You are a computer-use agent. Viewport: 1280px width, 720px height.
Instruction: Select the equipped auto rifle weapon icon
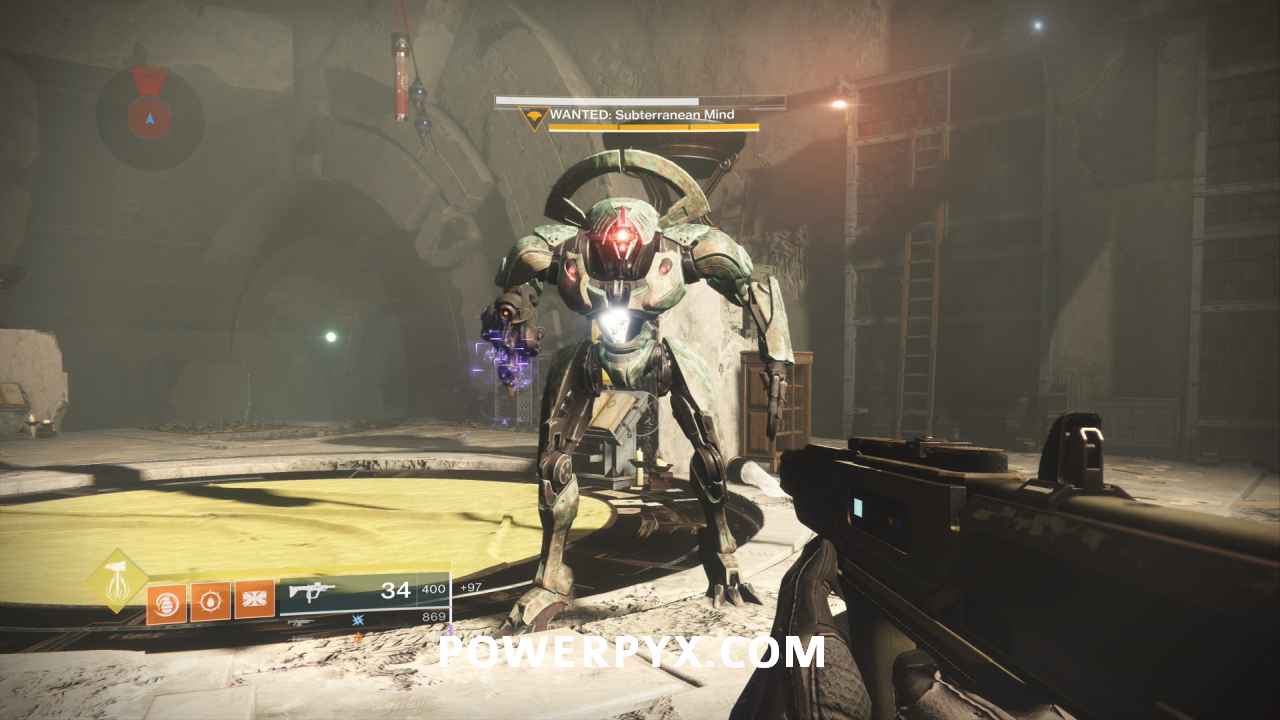312,592
